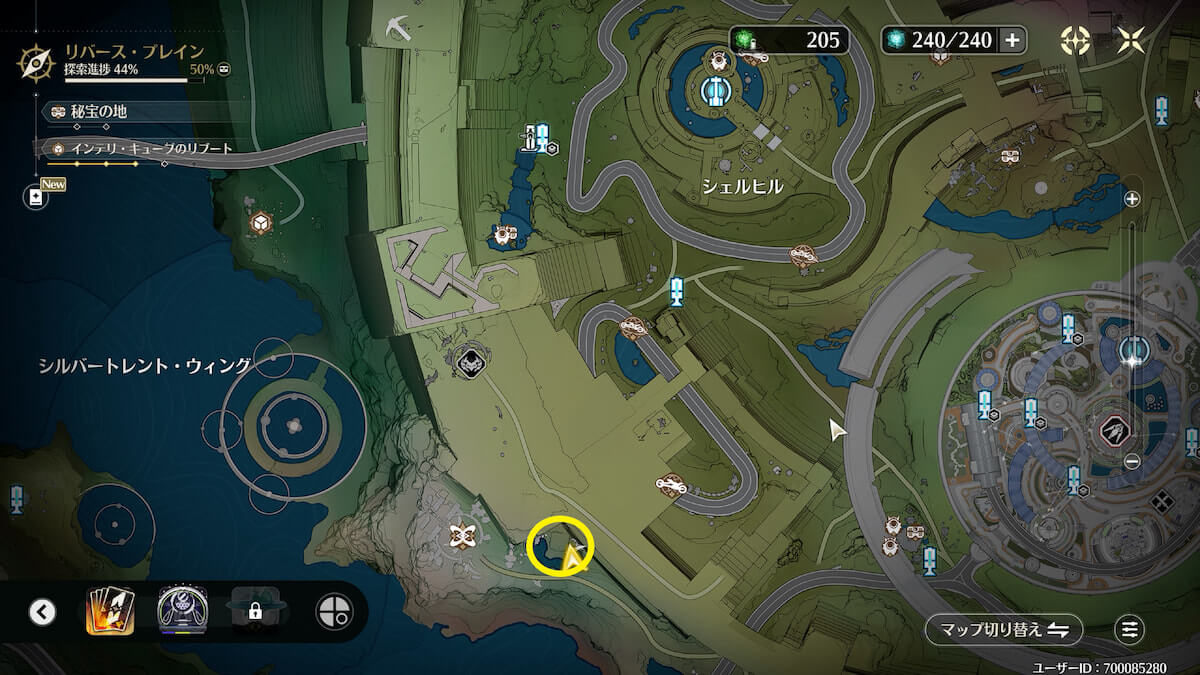This screenshot has width=1200, height=675.
Task: Close the map with the X button
Action: [1132, 40]
